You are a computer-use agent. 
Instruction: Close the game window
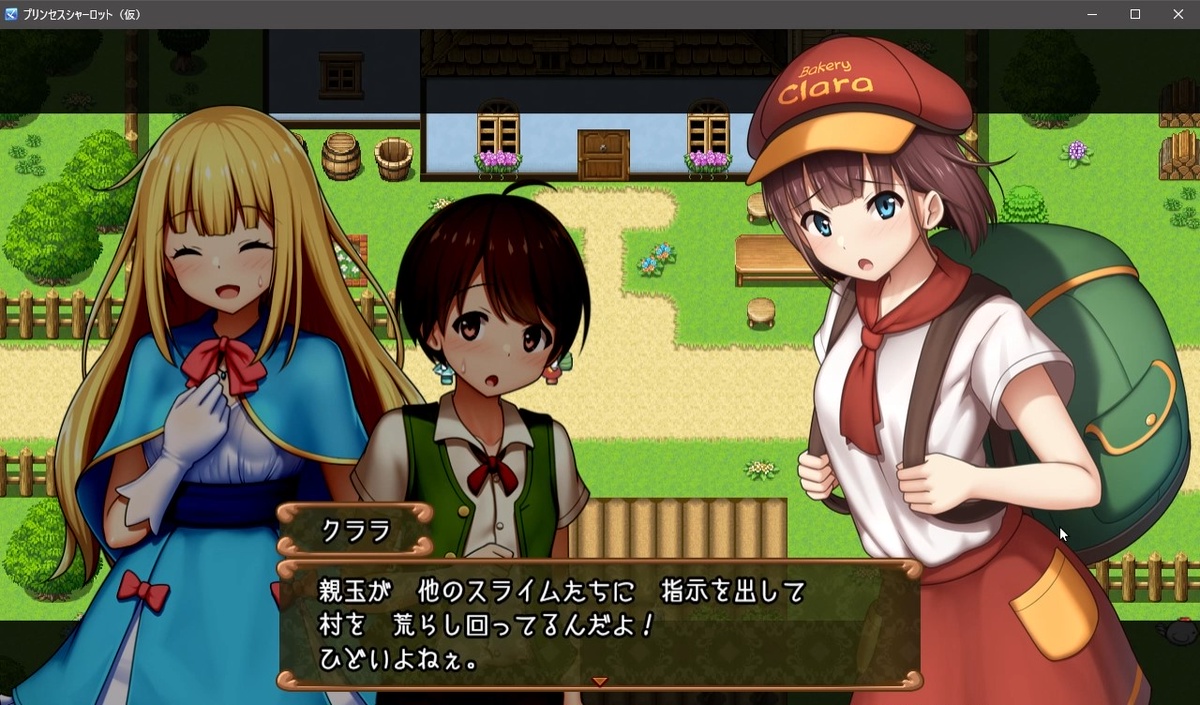pos(1177,14)
